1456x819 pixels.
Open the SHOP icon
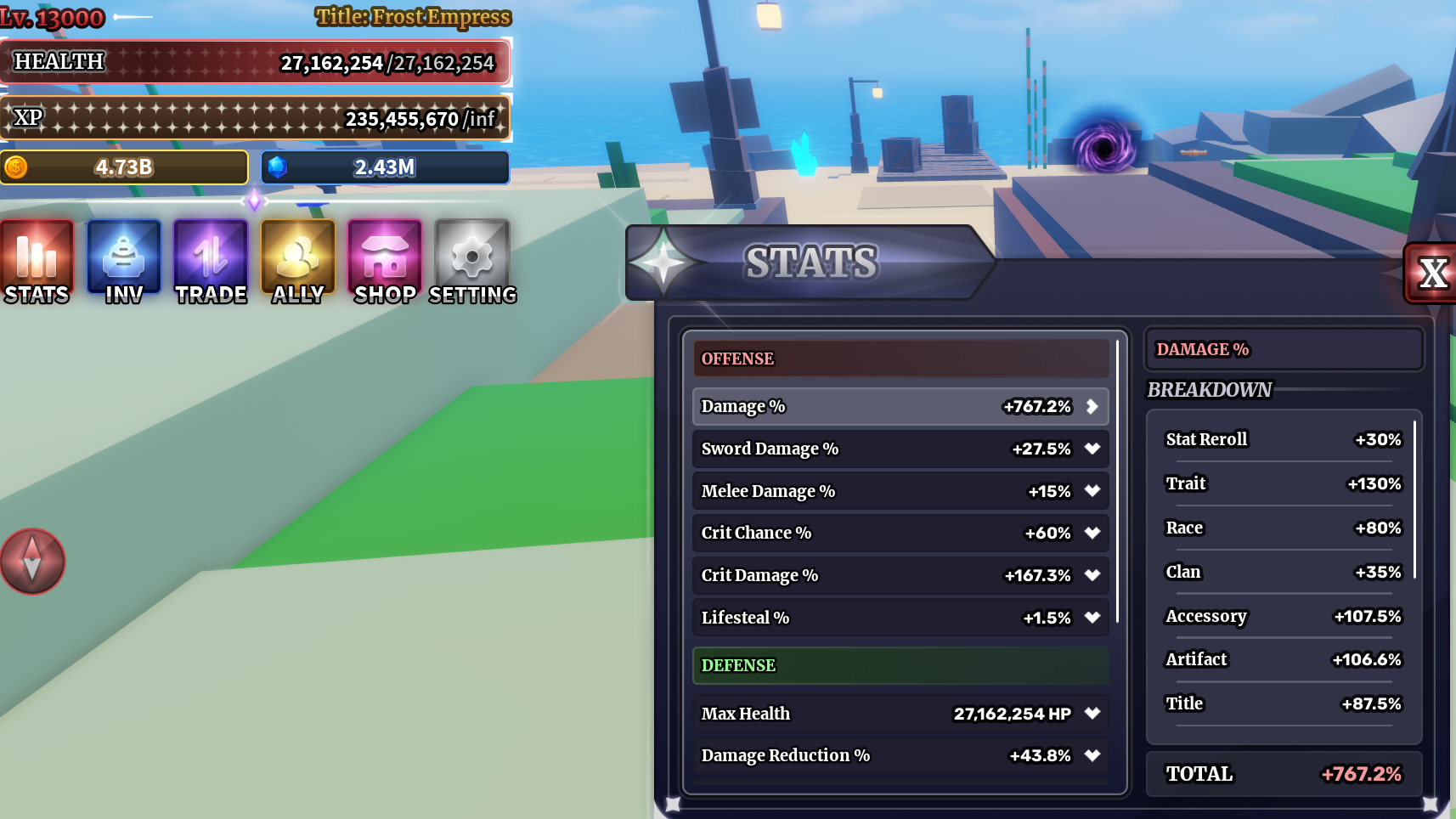(x=385, y=260)
